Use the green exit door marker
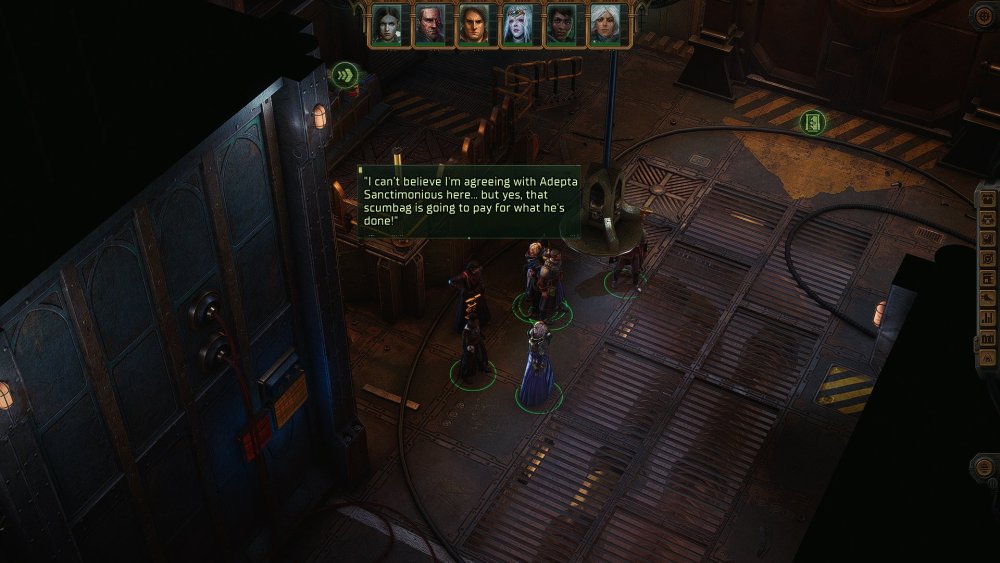The image size is (1000, 563). [x=813, y=122]
